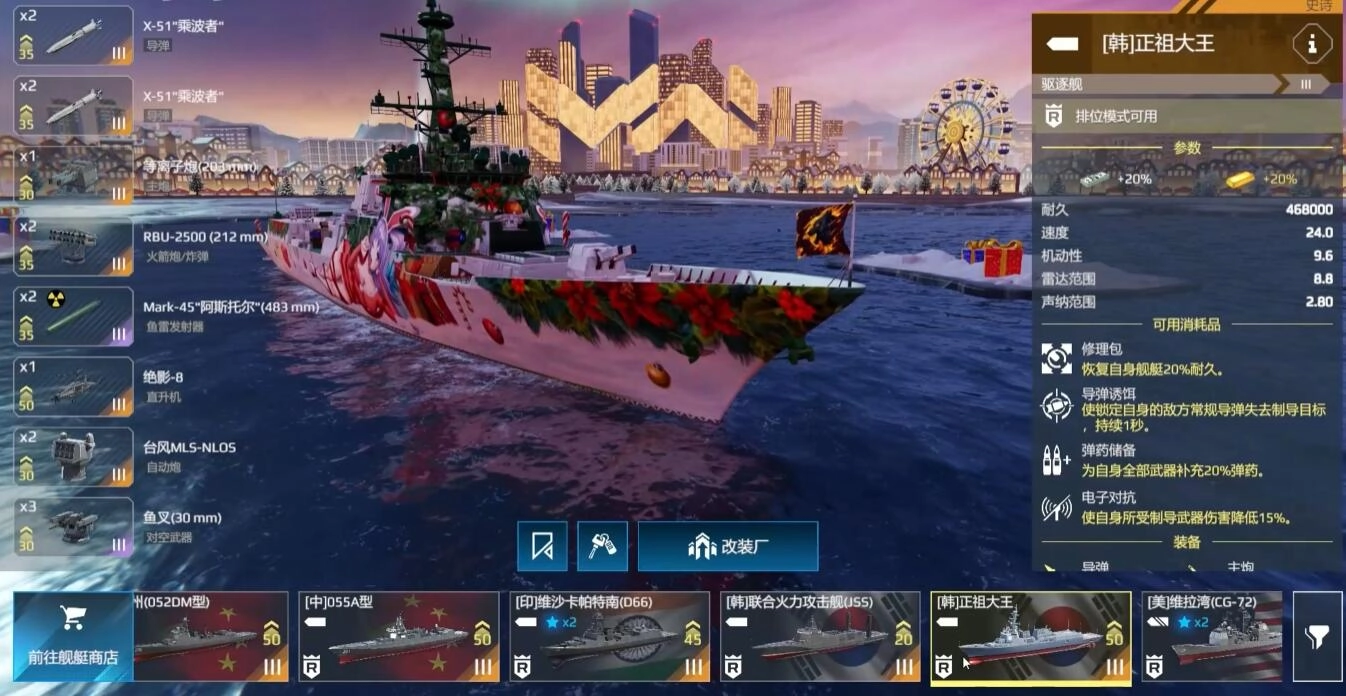Viewport: 1346px width, 696px height.
Task: Select the 鱼叉(30 mm) anti-air weapon slot
Action: [73, 527]
